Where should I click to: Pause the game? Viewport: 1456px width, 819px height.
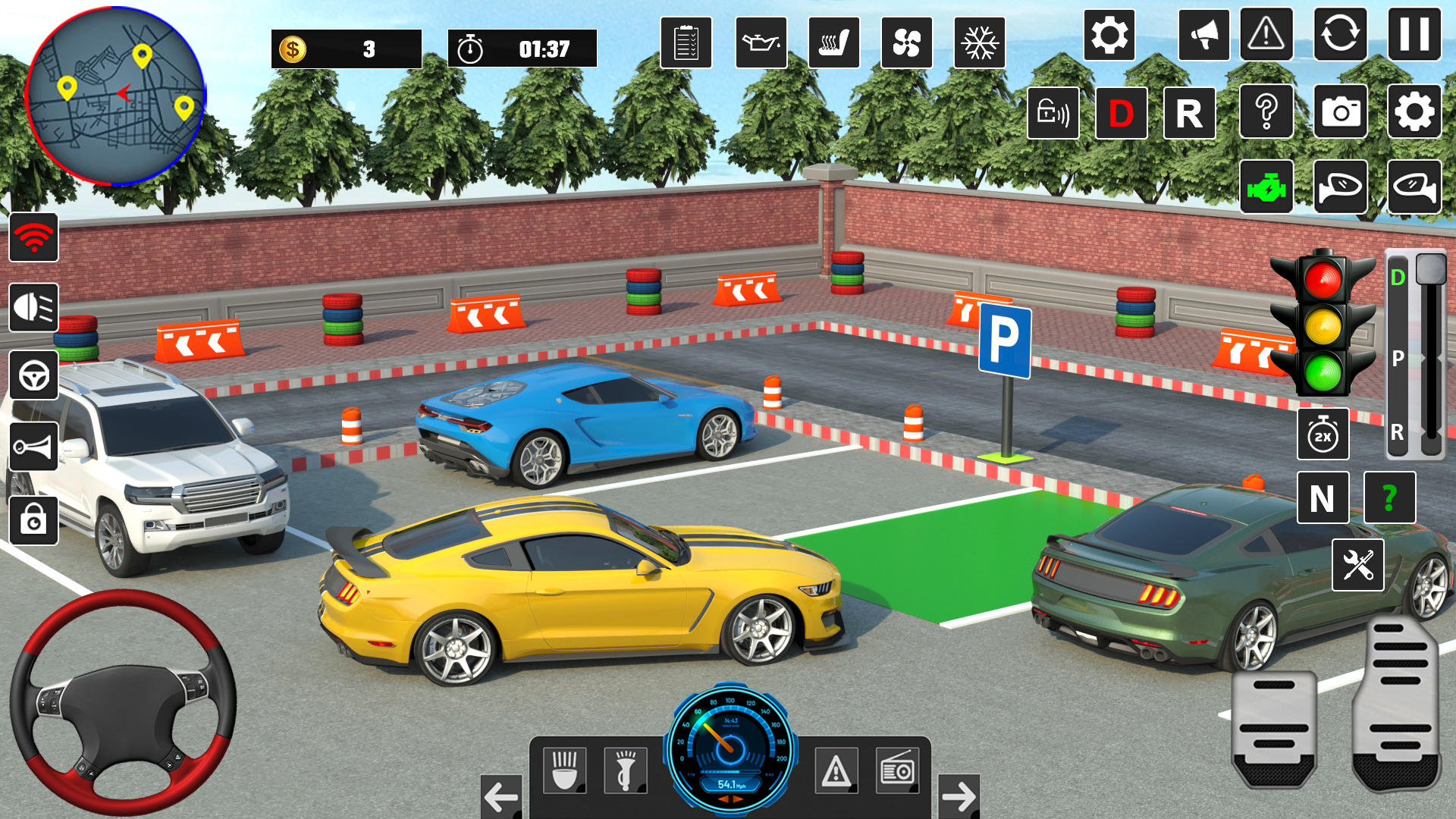point(1414,35)
